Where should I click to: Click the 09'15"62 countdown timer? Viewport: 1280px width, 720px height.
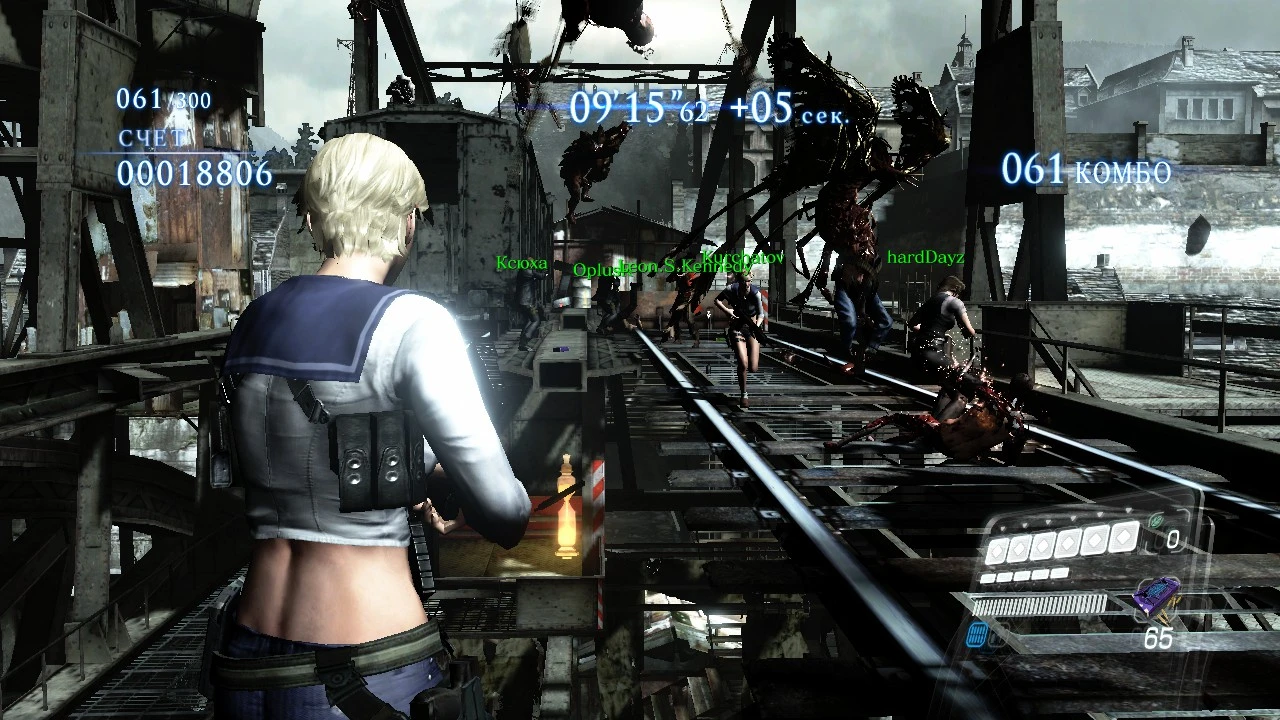point(640,107)
